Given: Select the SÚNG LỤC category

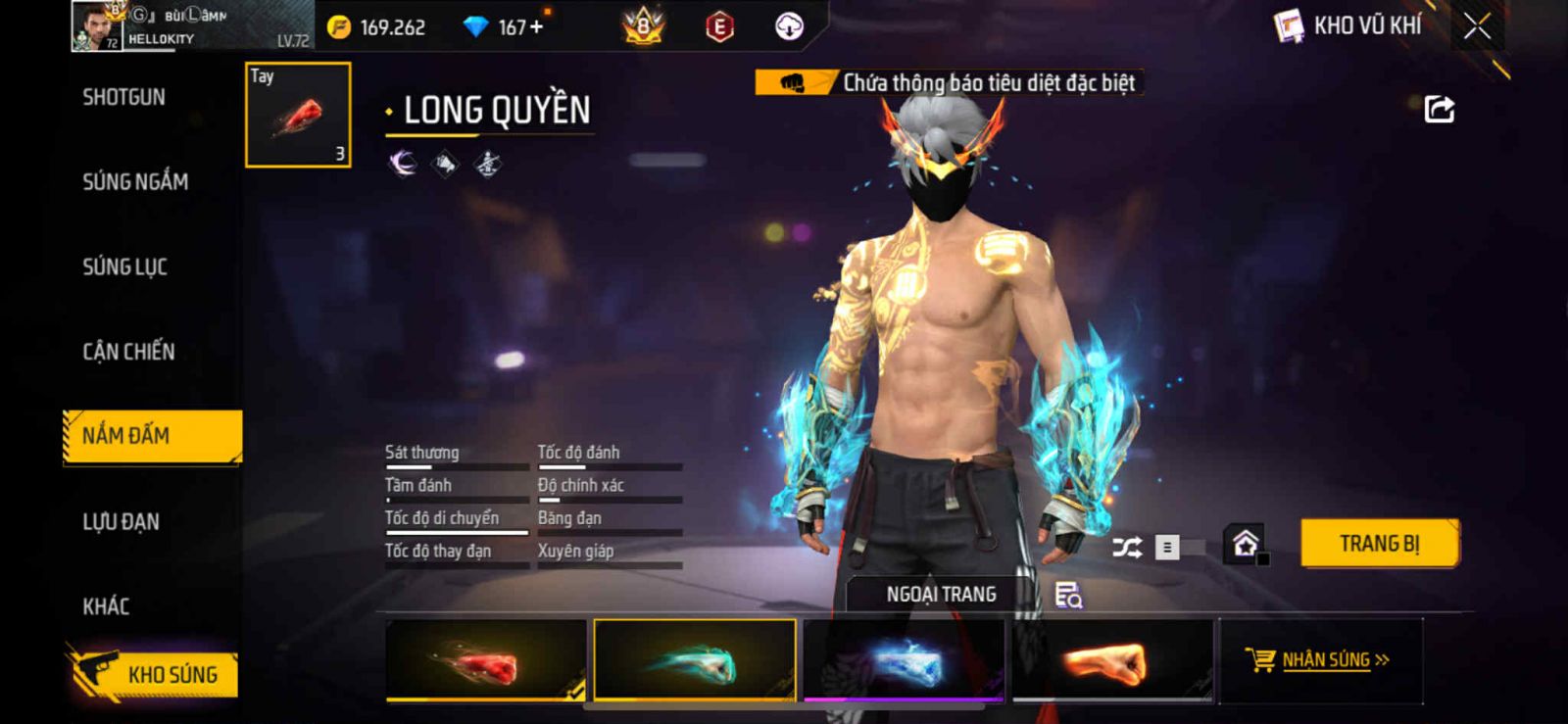Looking at the screenshot, I should tap(124, 266).
